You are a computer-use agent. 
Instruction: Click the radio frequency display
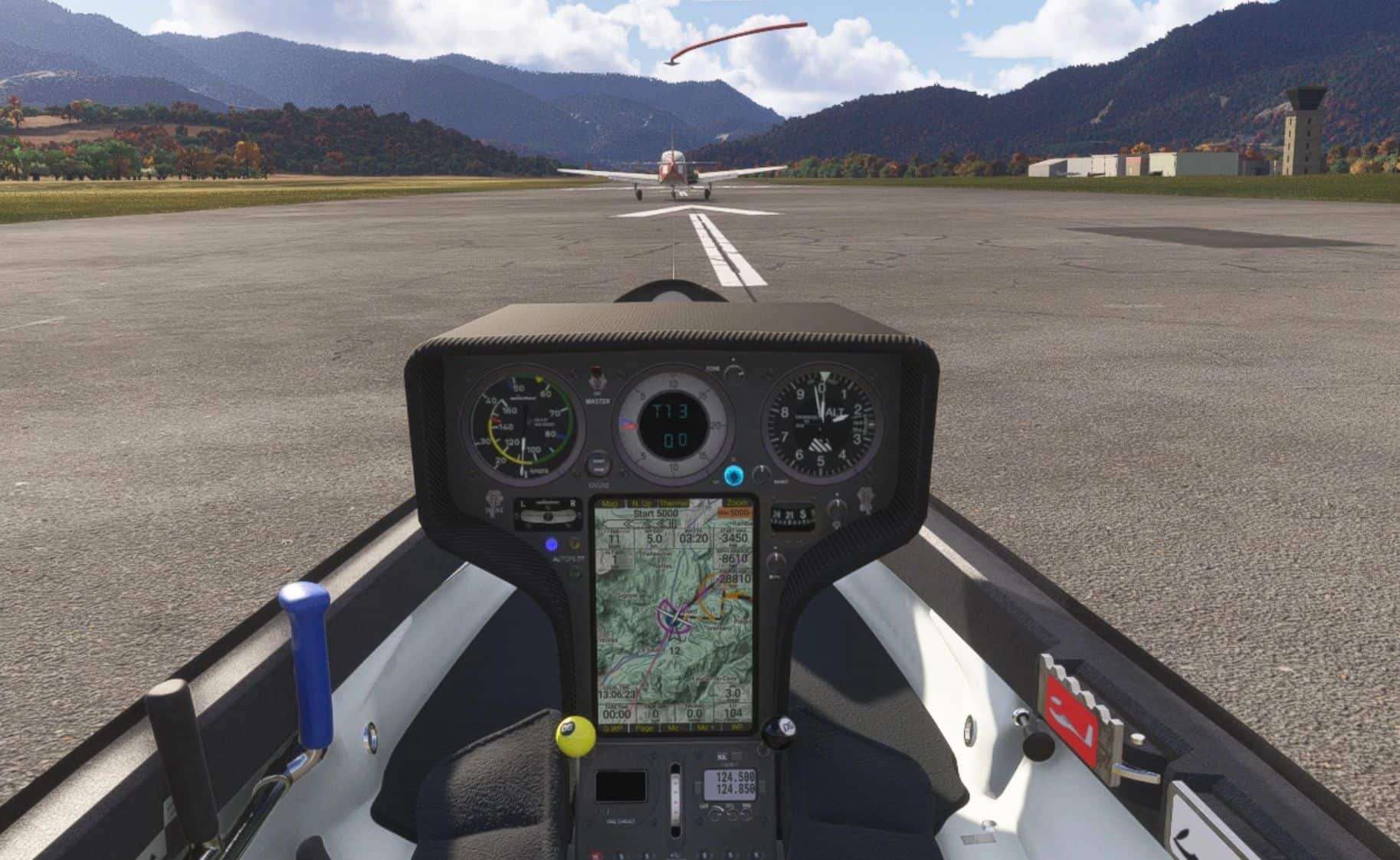click(x=733, y=782)
